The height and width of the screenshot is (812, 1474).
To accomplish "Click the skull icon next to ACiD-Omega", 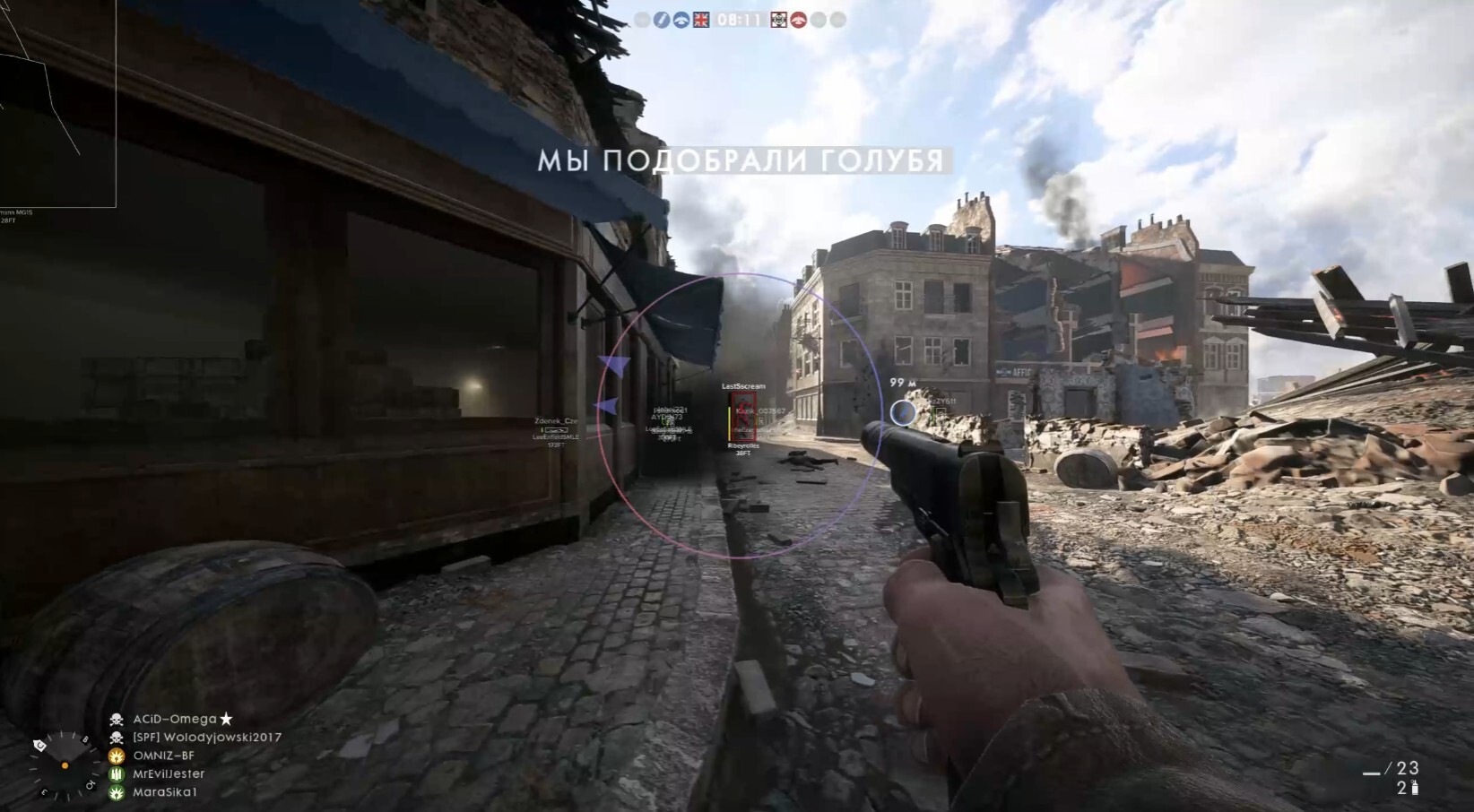I will click(117, 719).
